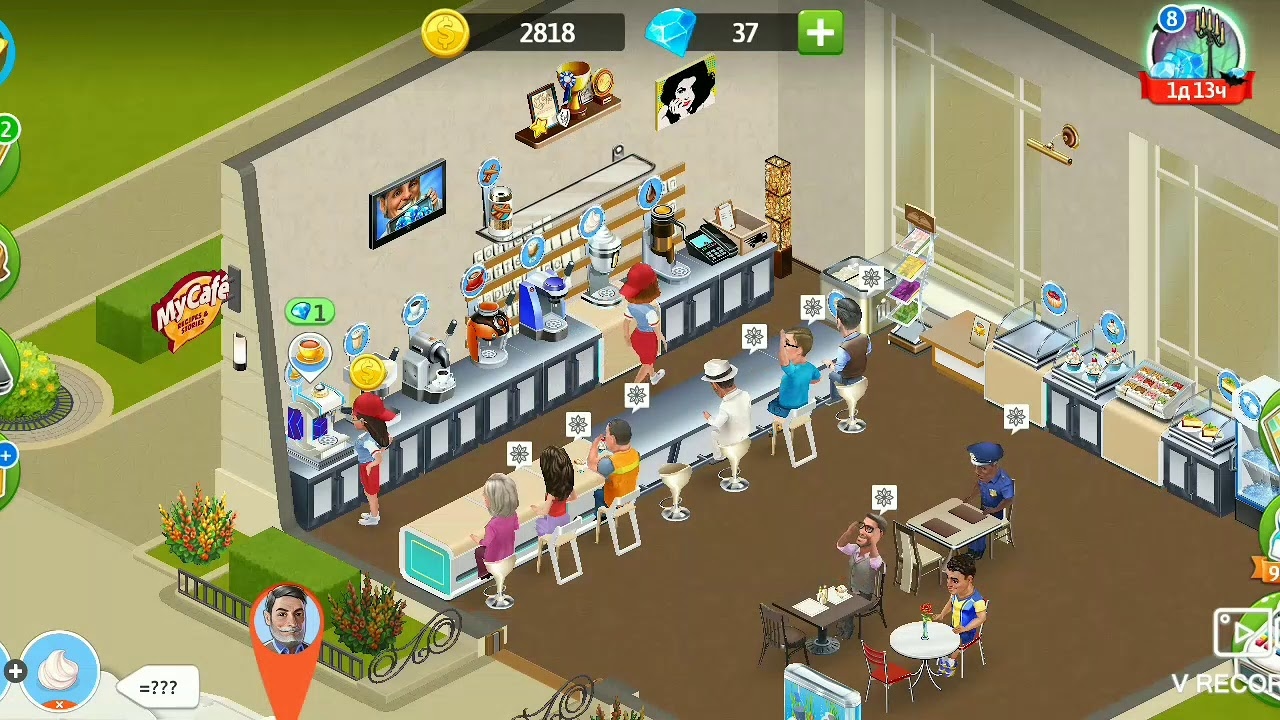Viewport: 1280px width, 720px height.
Task: Collect the gold coin above the coffee machine
Action: pos(367,372)
